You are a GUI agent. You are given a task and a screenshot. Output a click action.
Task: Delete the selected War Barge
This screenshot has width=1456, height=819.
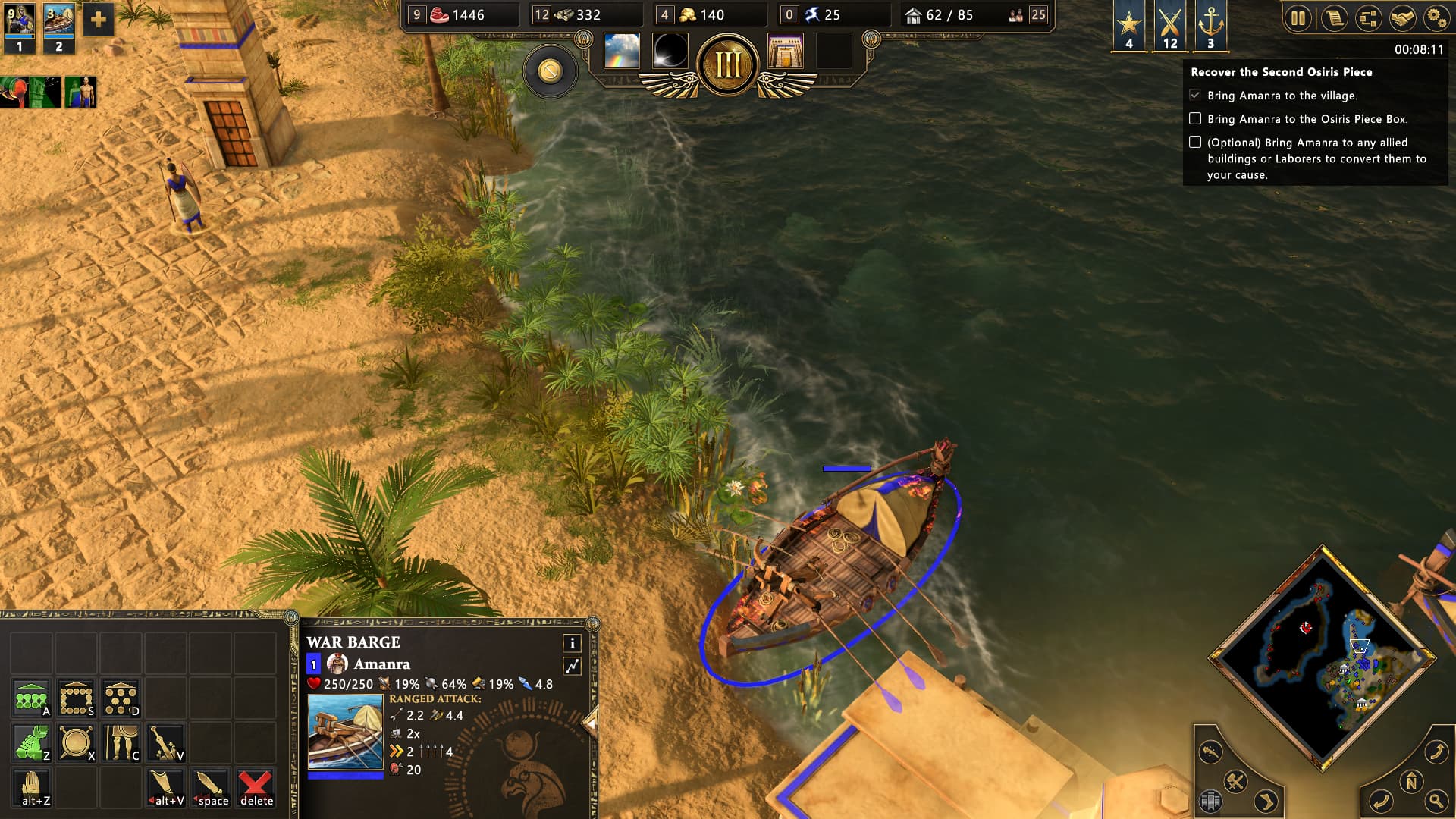[256, 788]
